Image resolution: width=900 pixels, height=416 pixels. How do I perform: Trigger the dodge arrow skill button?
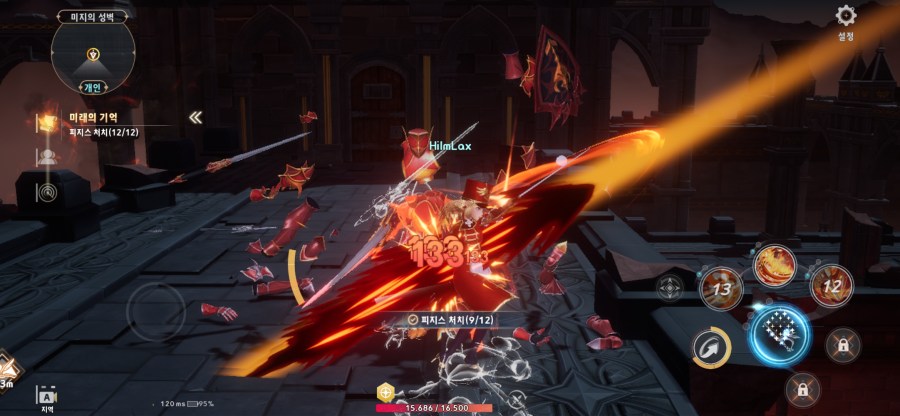(713, 347)
